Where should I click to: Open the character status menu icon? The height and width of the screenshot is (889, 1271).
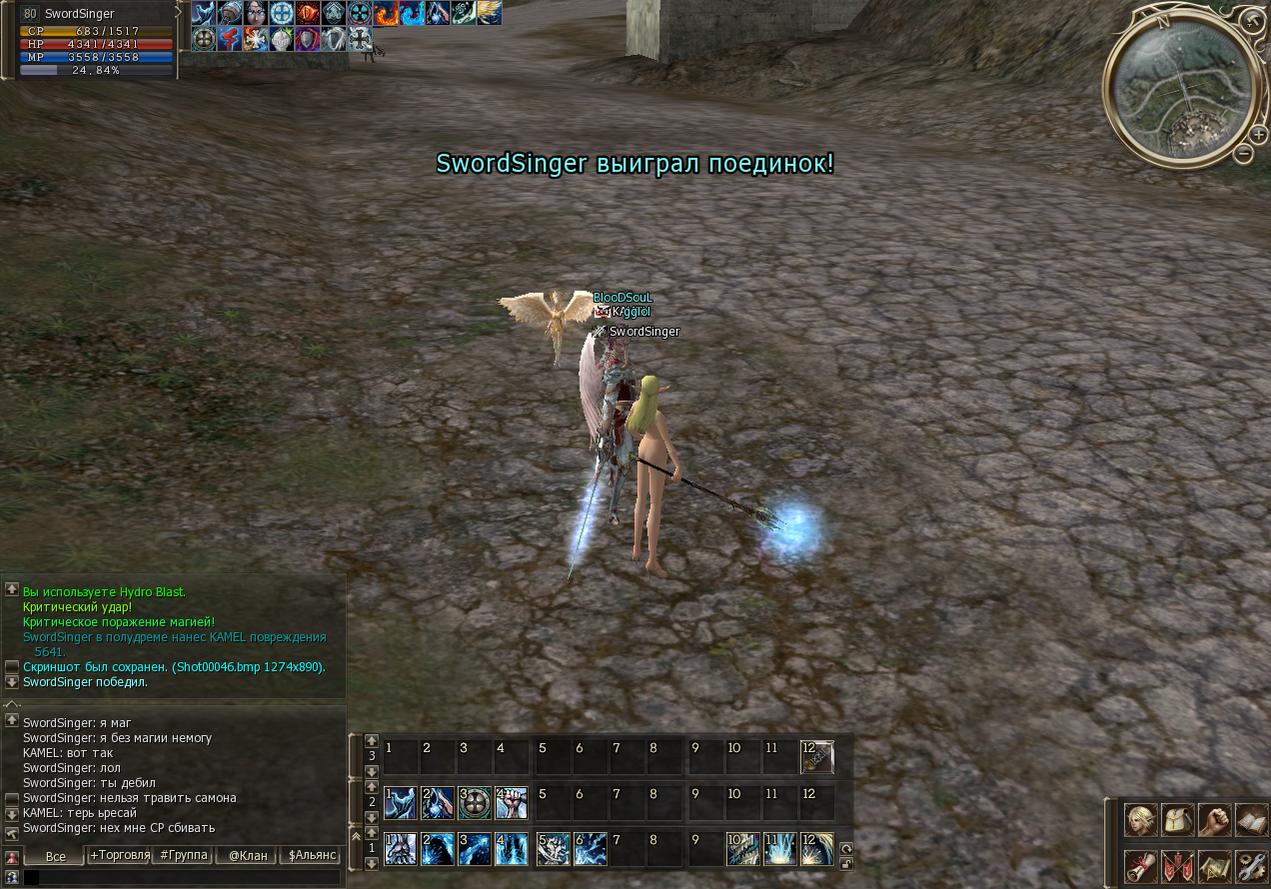coord(1141,820)
